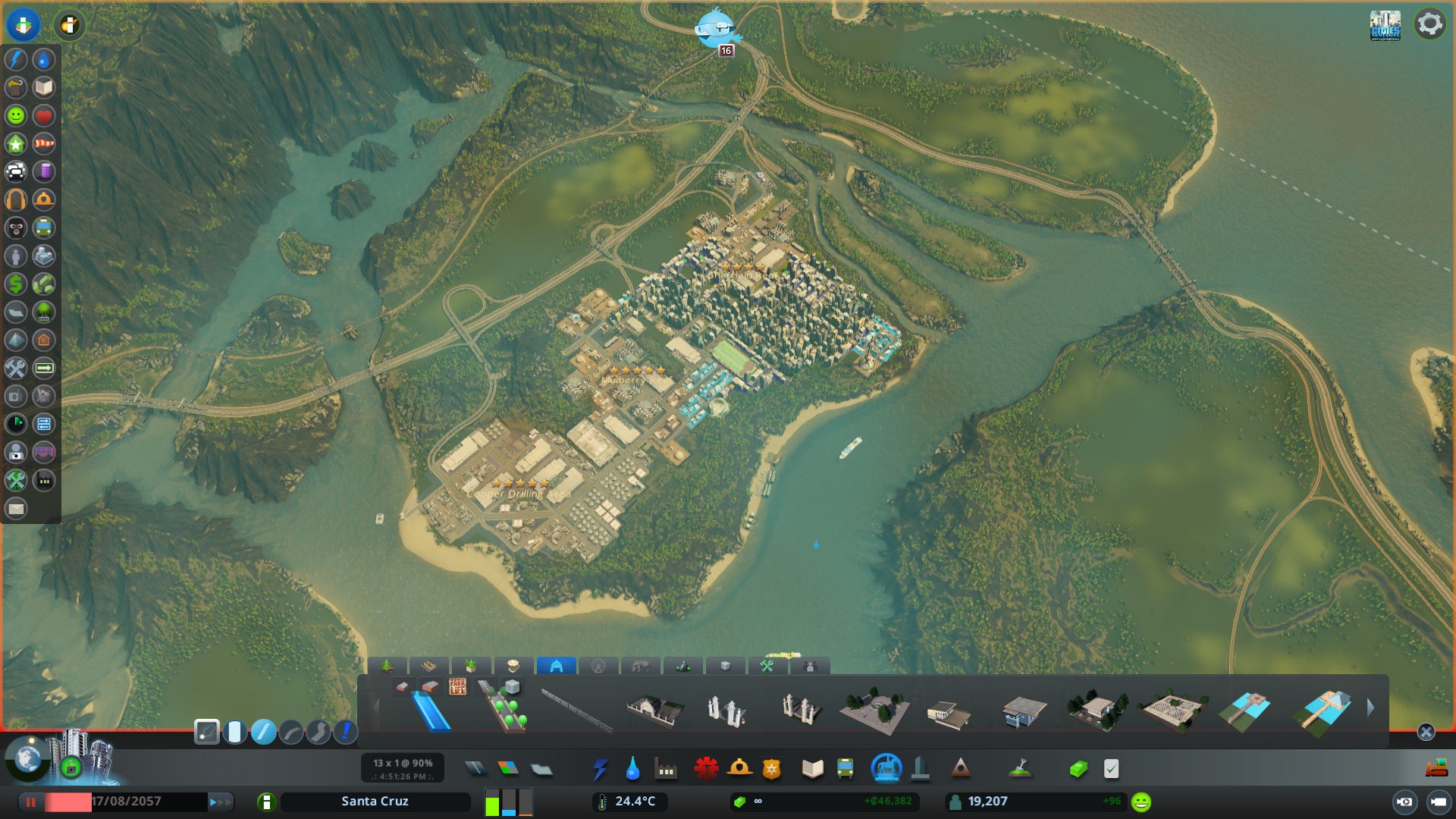
Task: Open the Roads build menu
Action: 475,769
